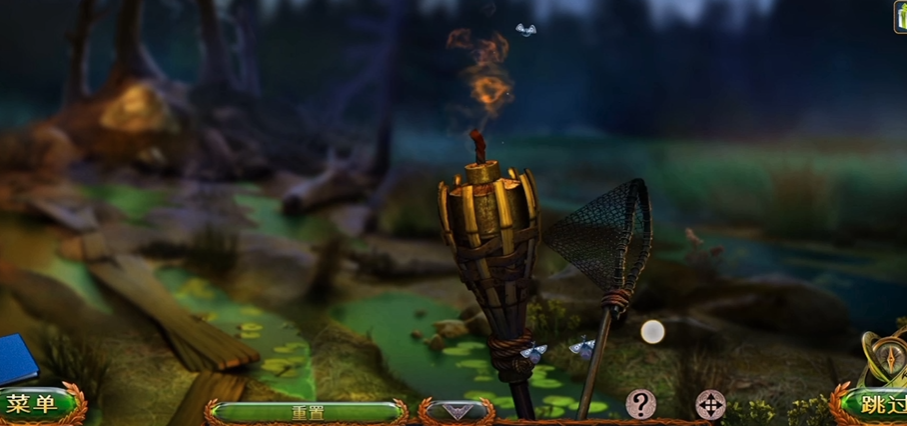Show the question mark help
Image resolution: width=907 pixels, height=426 pixels.
click(640, 404)
